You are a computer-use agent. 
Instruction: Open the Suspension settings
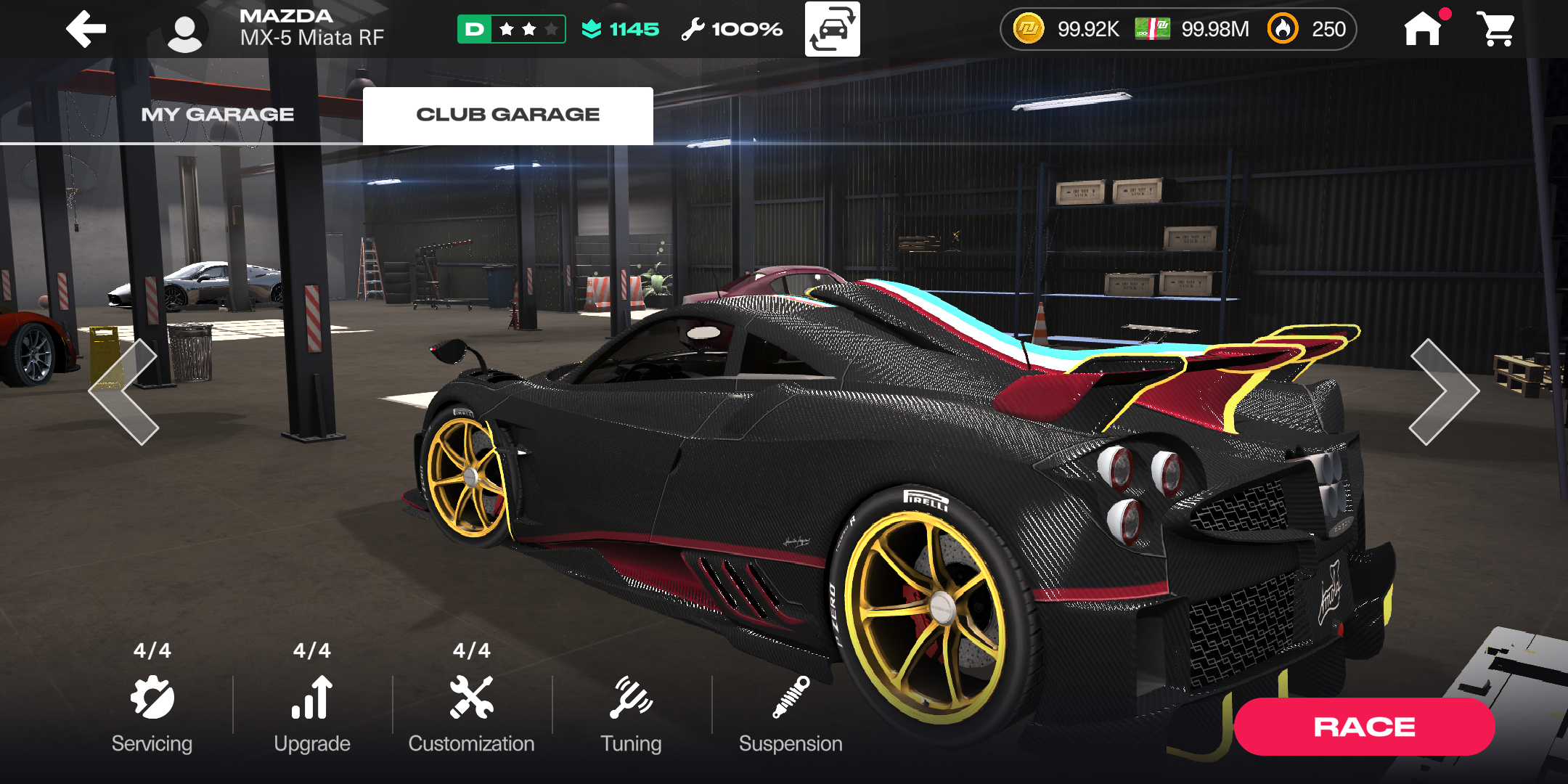[791, 711]
